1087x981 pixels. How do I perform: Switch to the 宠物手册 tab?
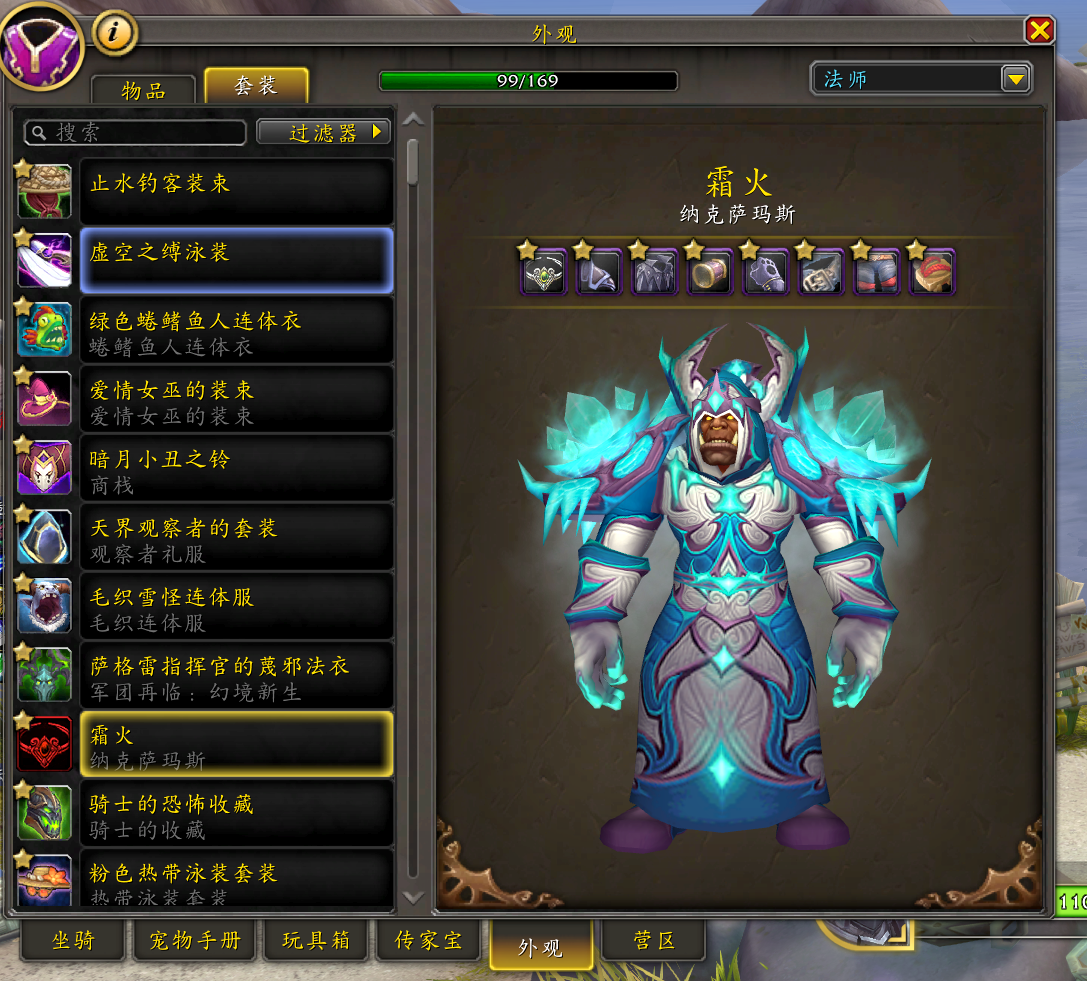[194, 941]
